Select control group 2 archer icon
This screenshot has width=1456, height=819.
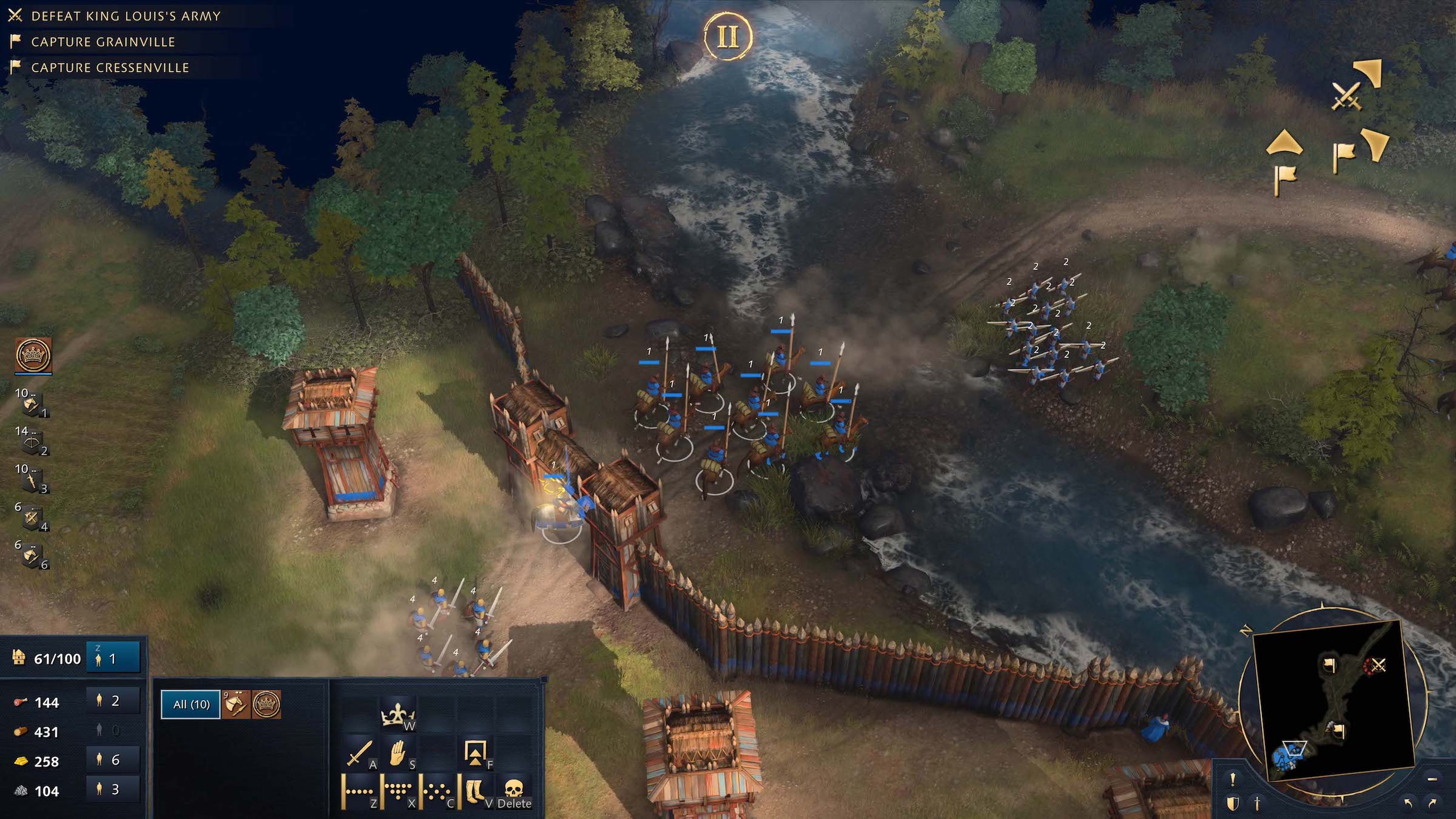click(x=31, y=442)
